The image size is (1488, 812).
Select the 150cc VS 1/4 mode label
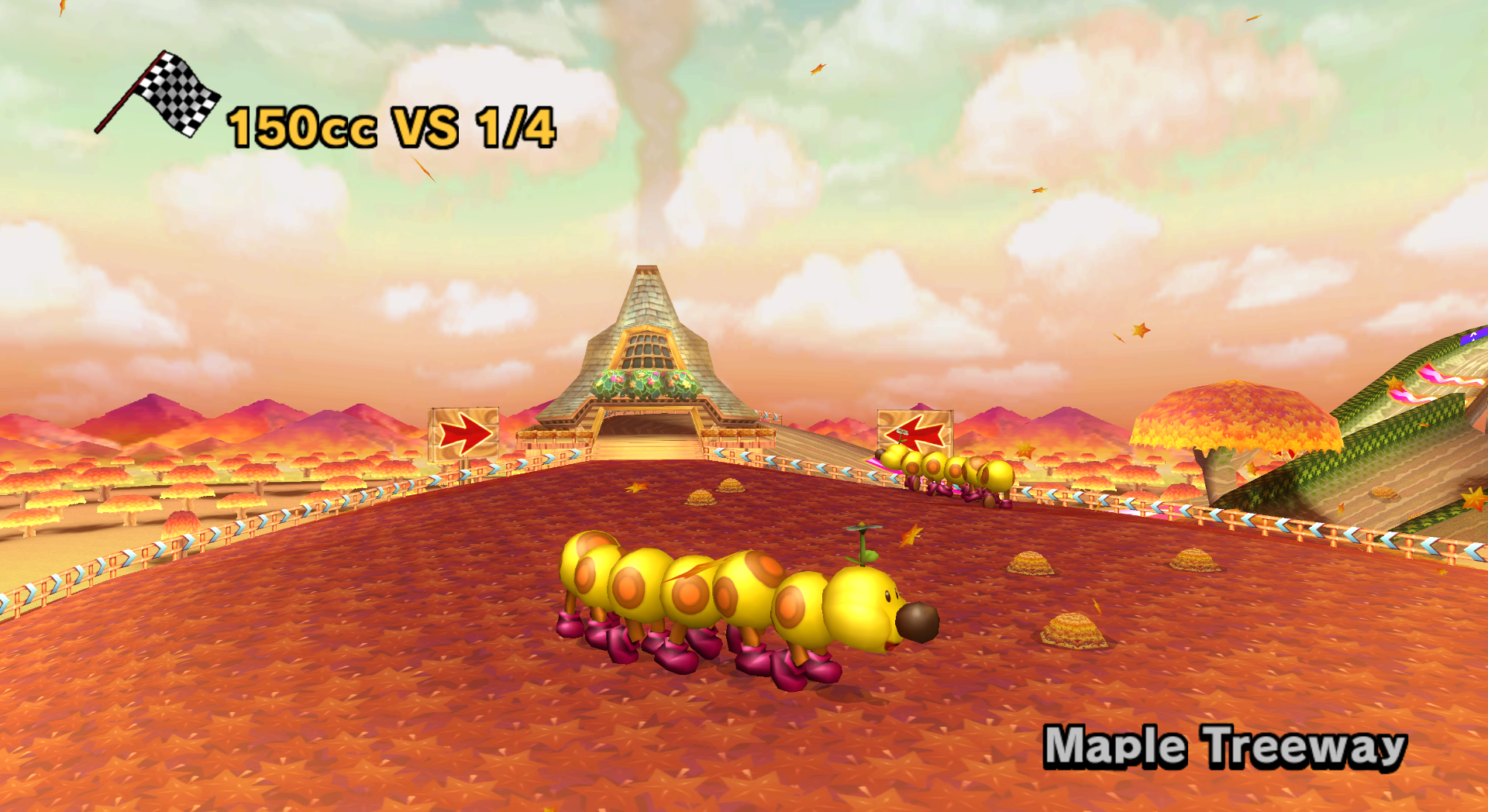pyautogui.click(x=389, y=128)
